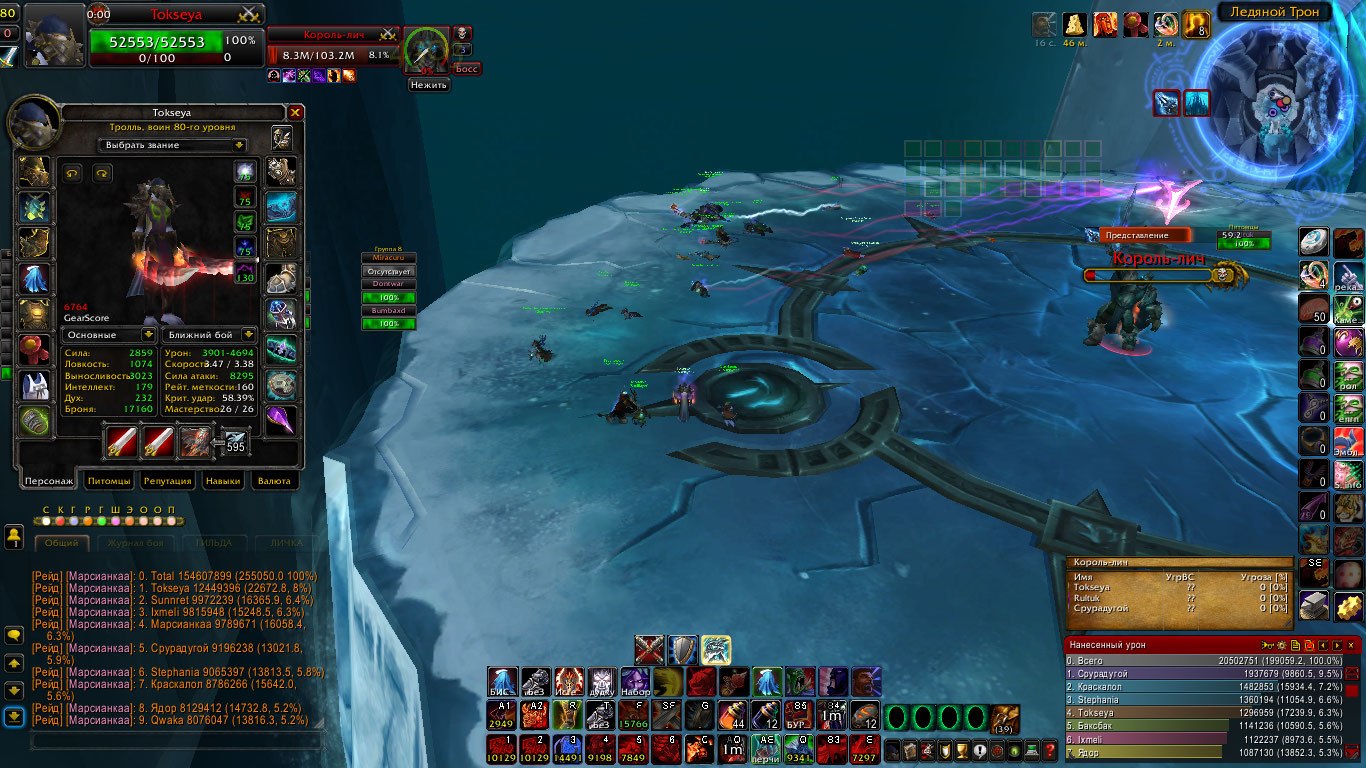The image size is (1366, 768).
Task: Select the Общий chat tab
Action: coord(62,543)
